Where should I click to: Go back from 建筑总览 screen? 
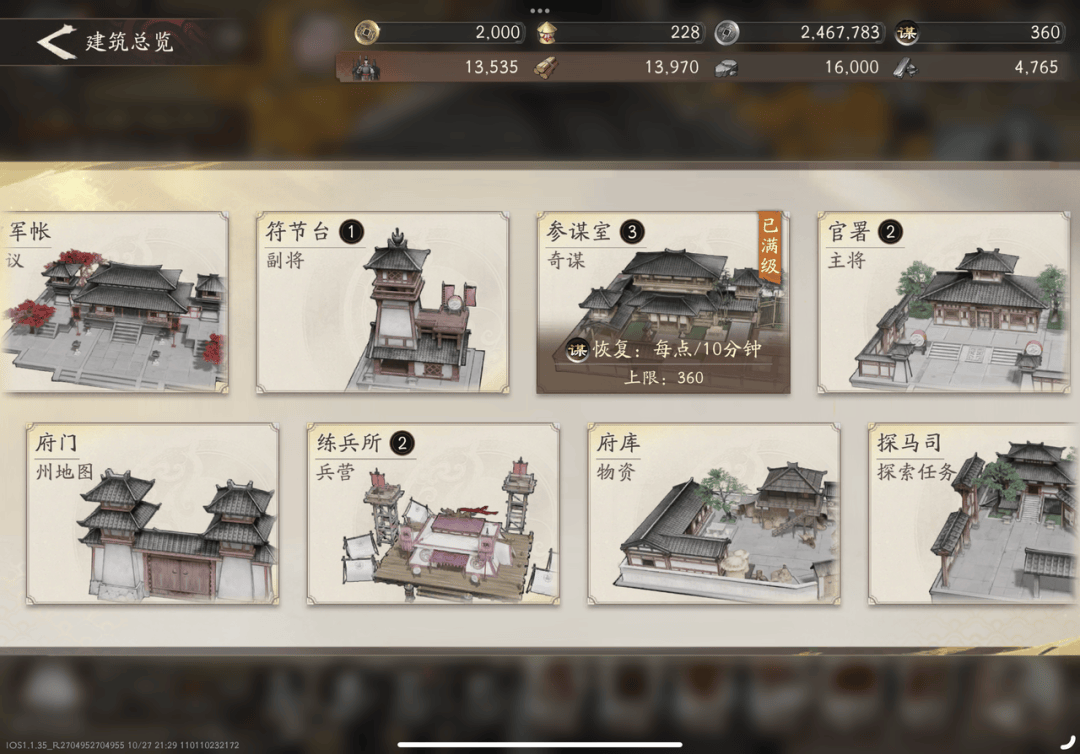(x=55, y=41)
